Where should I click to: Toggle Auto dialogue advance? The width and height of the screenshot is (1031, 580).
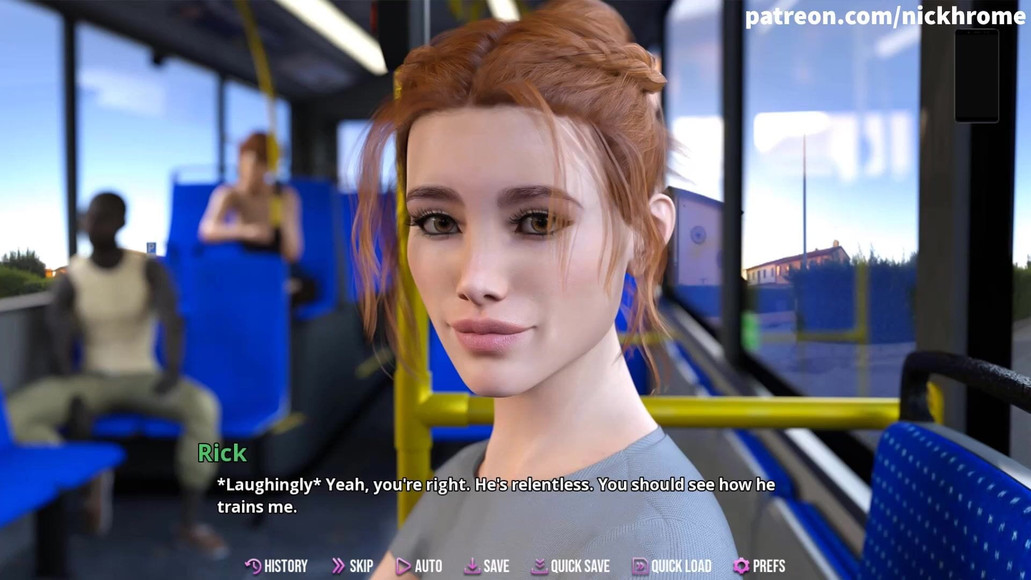tap(419, 566)
